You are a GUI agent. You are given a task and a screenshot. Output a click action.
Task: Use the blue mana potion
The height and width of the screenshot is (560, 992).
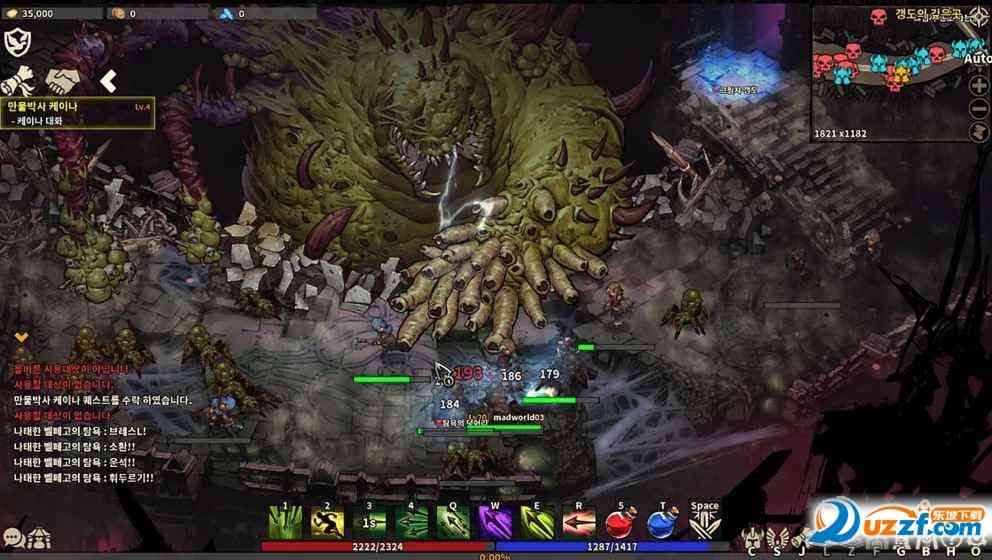click(x=663, y=521)
